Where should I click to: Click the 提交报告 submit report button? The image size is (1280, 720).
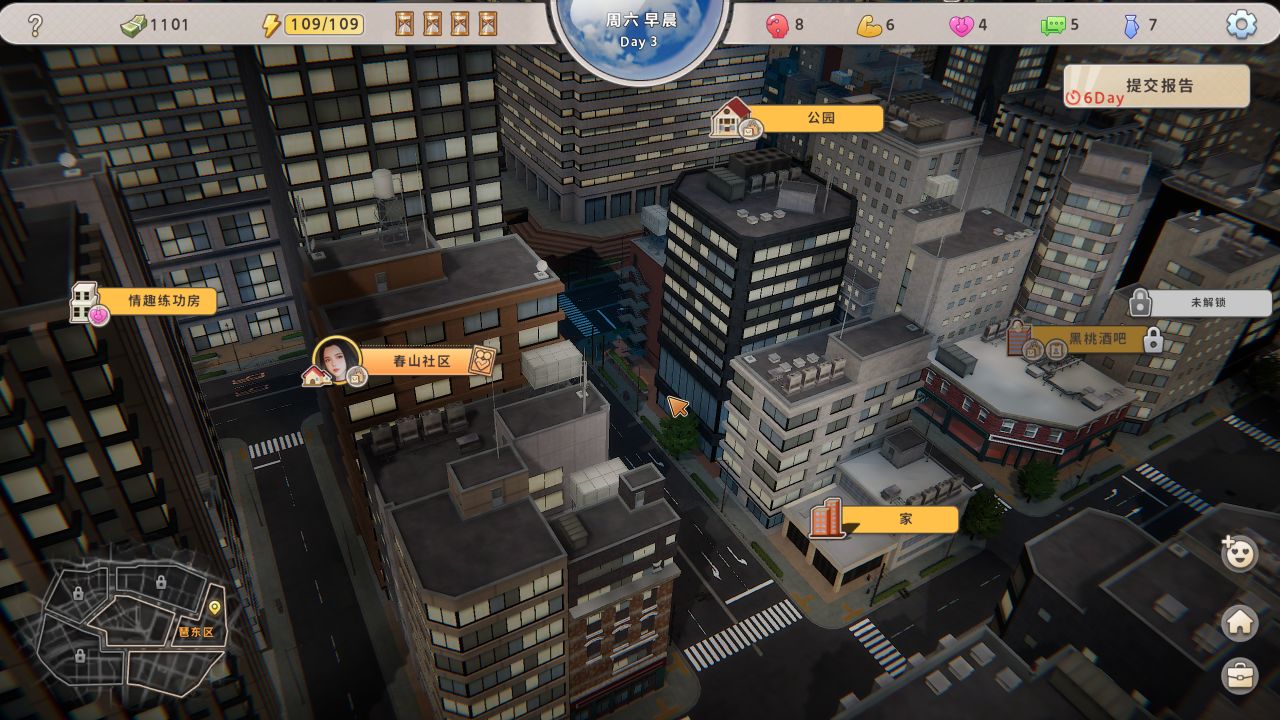(1158, 87)
